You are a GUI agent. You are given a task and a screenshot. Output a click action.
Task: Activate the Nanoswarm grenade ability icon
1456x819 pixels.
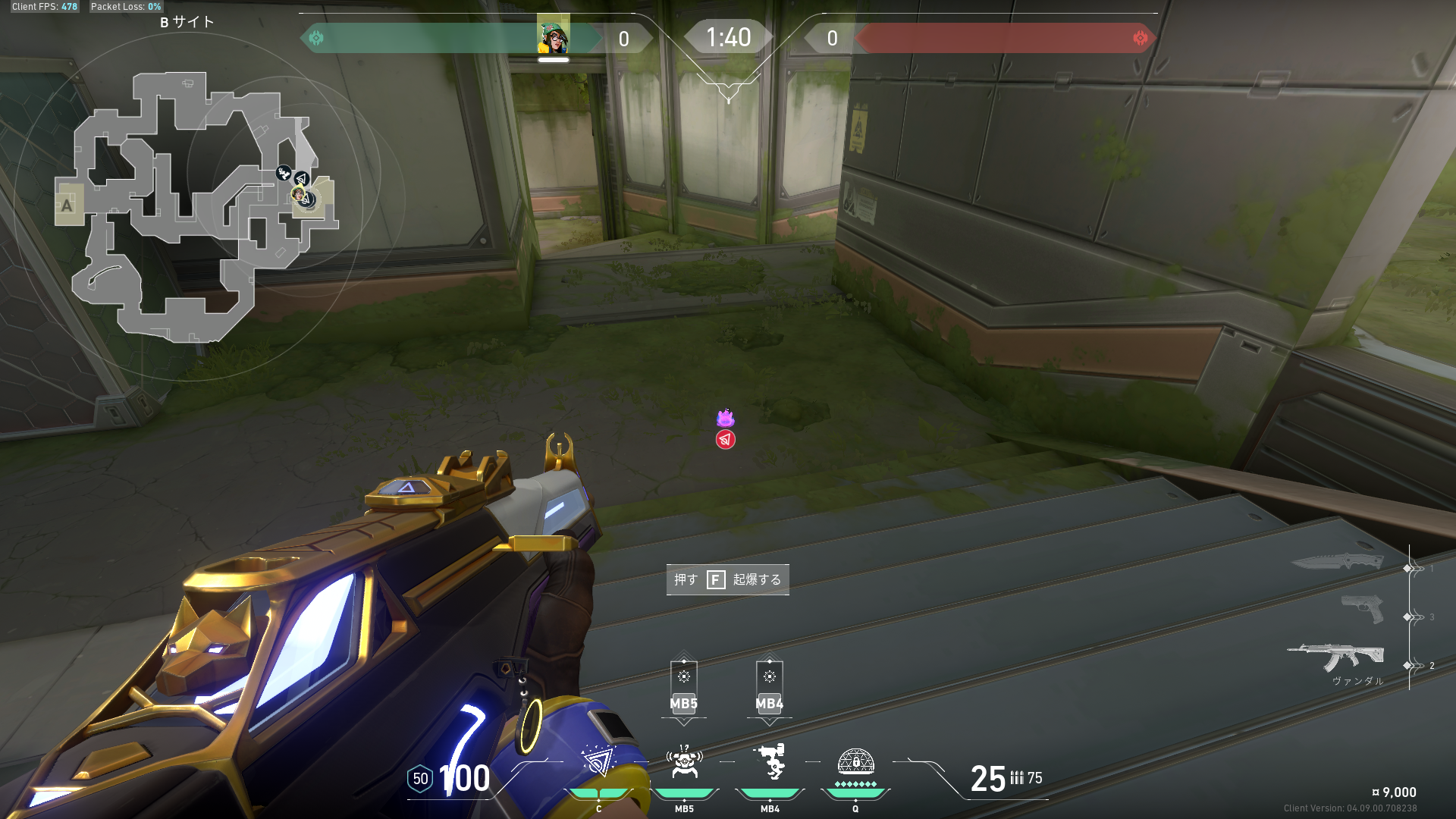click(598, 762)
